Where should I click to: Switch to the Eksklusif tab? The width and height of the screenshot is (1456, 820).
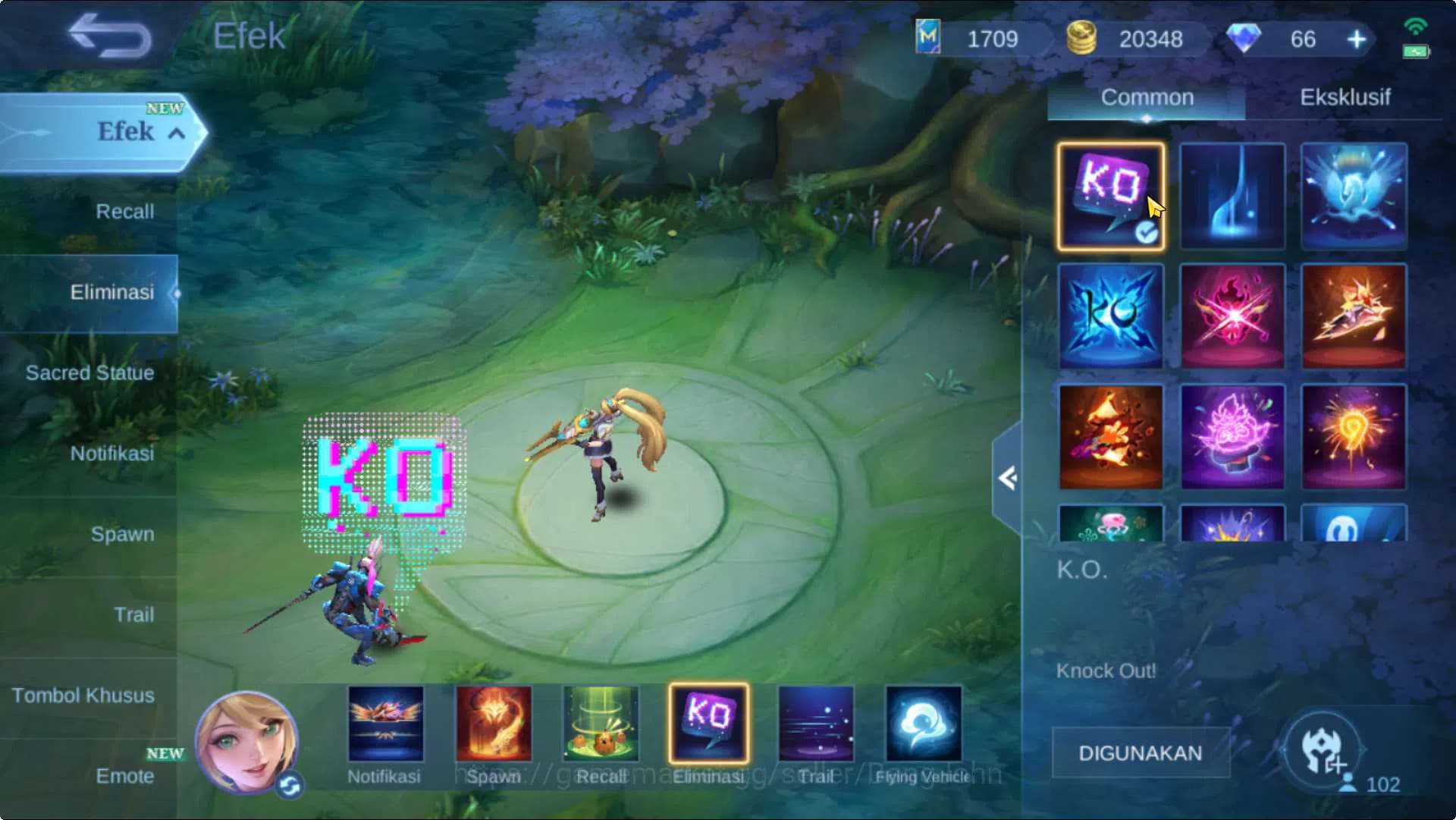1346,97
